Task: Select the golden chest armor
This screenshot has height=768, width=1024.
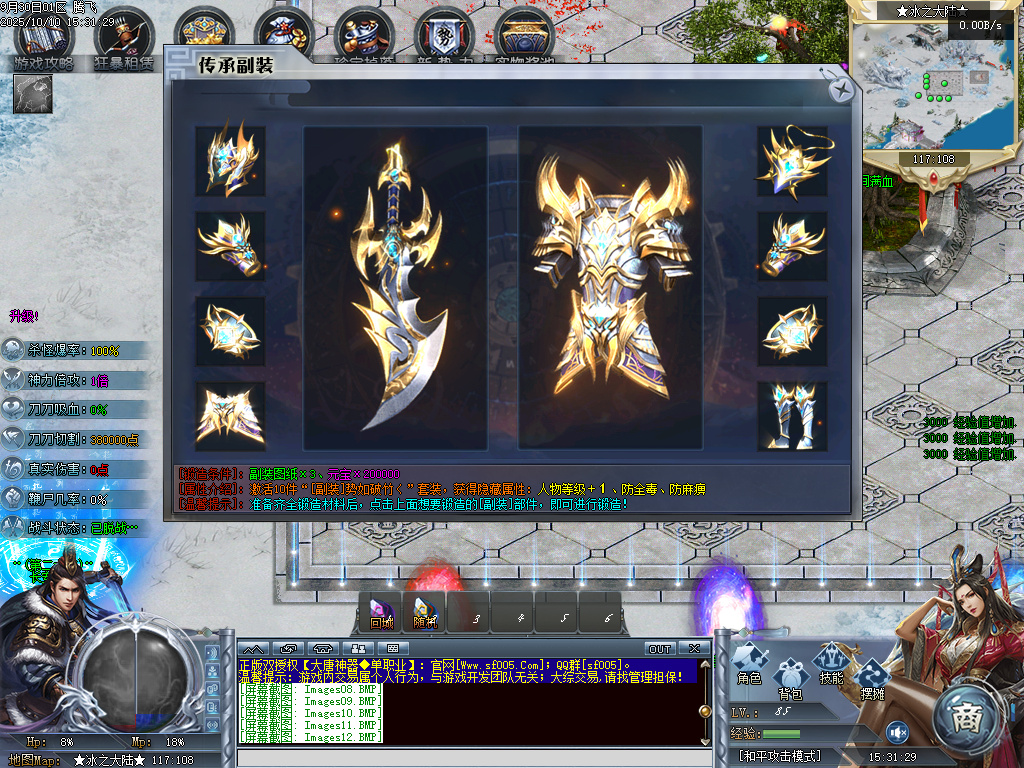Action: pos(610,288)
